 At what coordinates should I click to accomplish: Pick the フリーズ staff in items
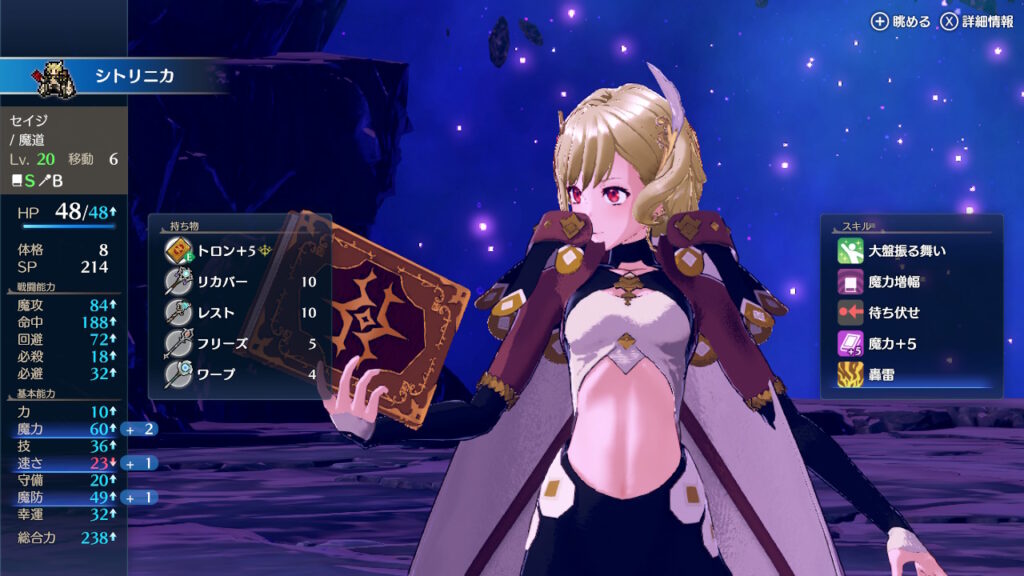pos(240,343)
